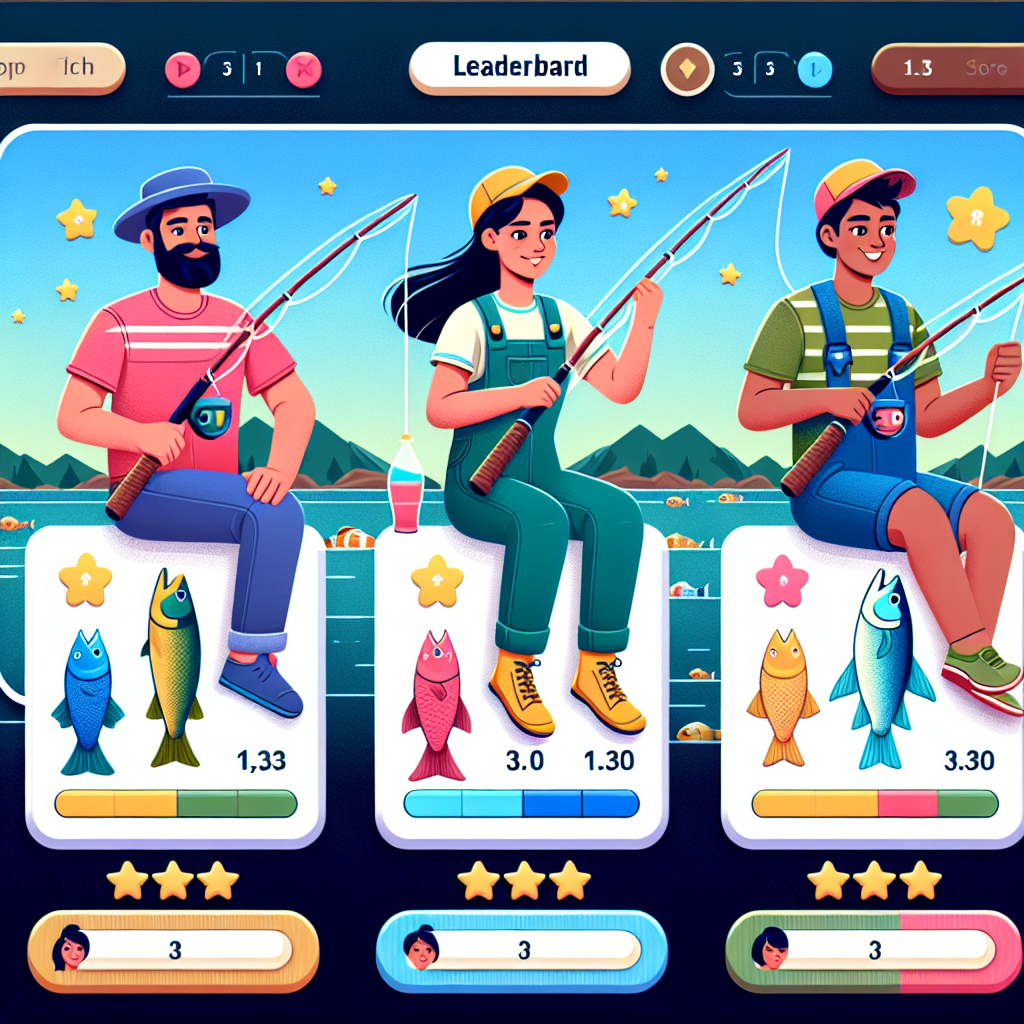Select the light blue player row
The image size is (1024, 1024).
coord(521,948)
